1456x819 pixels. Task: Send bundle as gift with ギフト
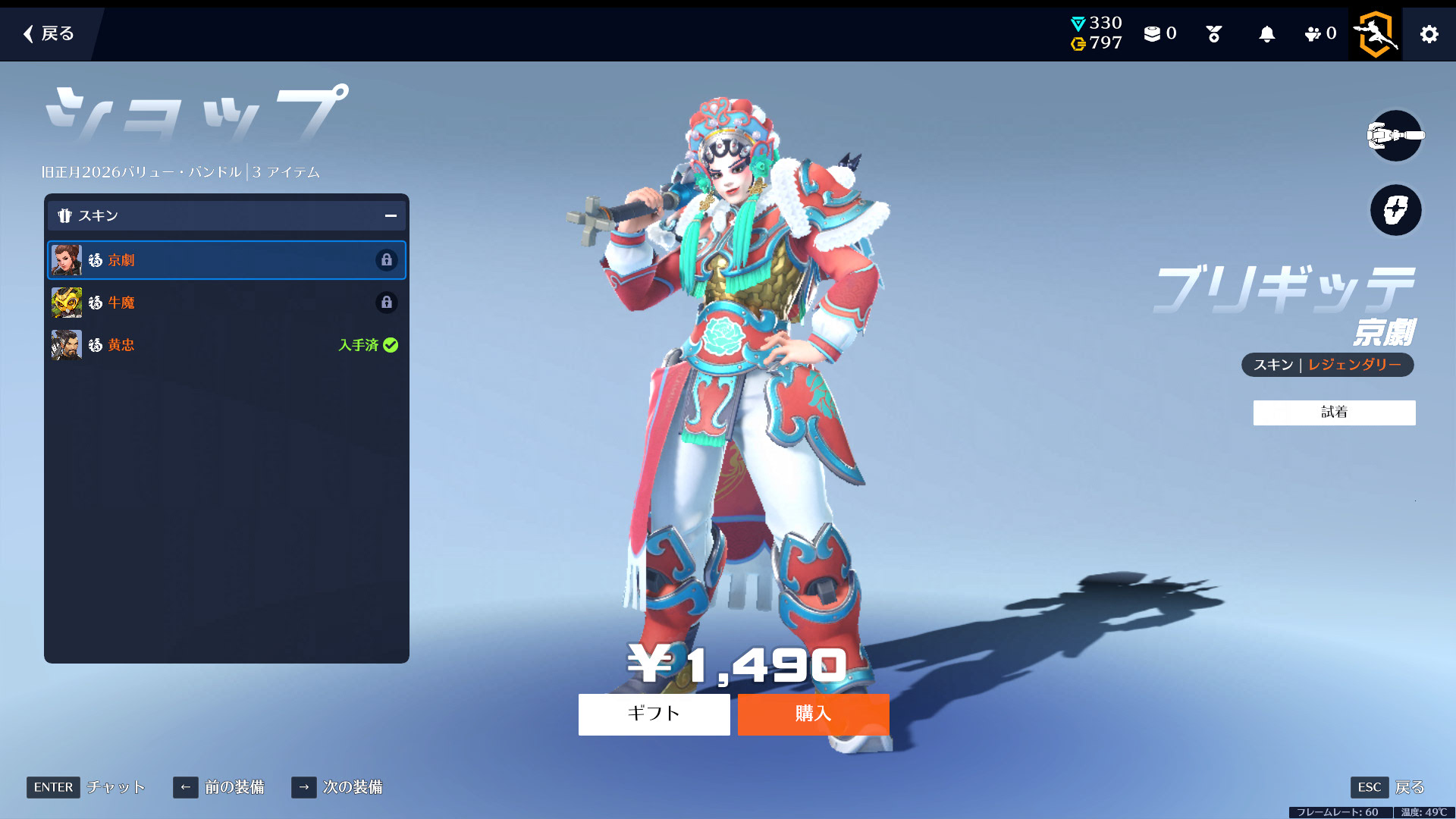click(x=654, y=714)
